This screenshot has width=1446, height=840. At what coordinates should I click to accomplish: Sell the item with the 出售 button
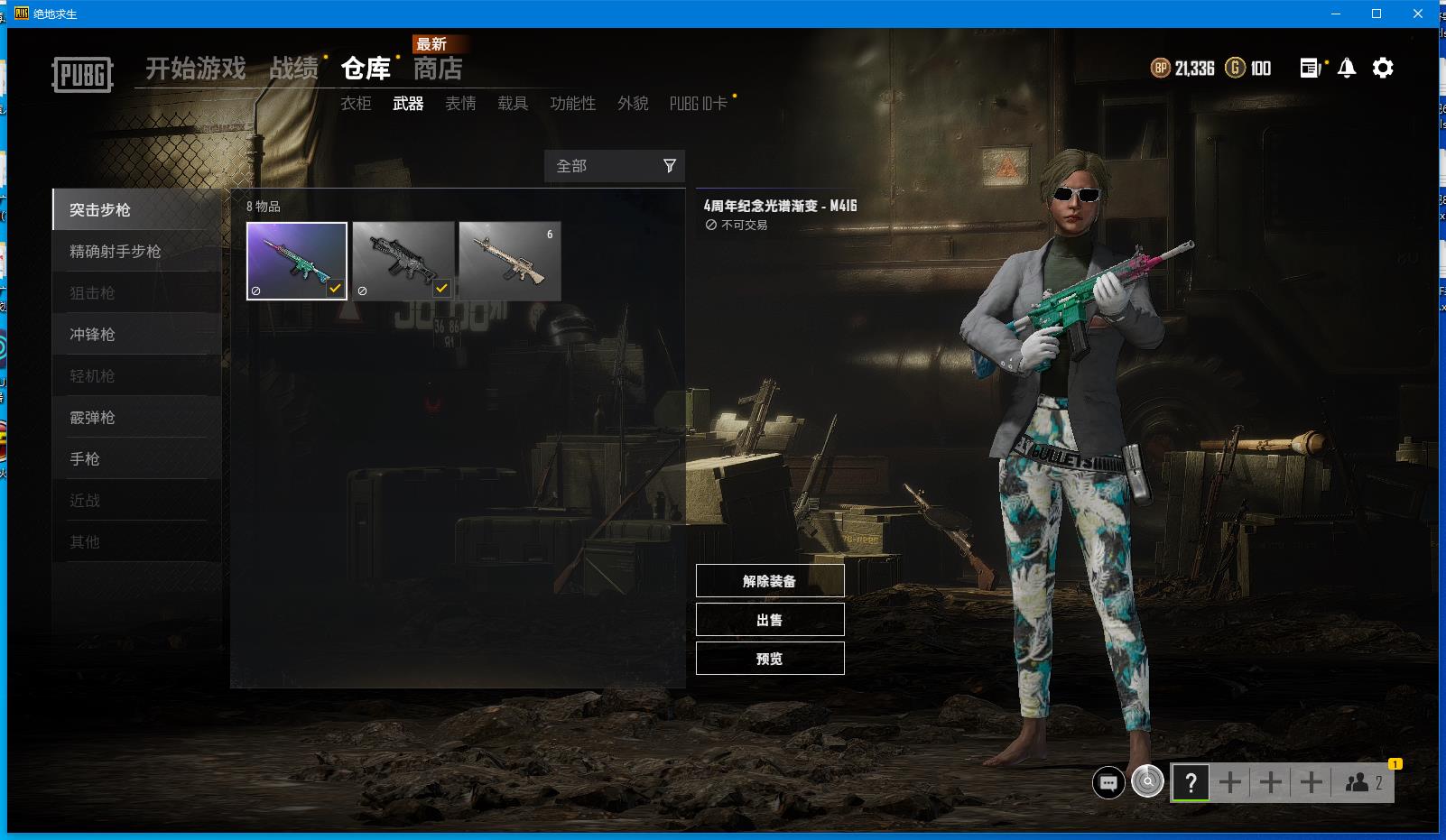[x=770, y=620]
